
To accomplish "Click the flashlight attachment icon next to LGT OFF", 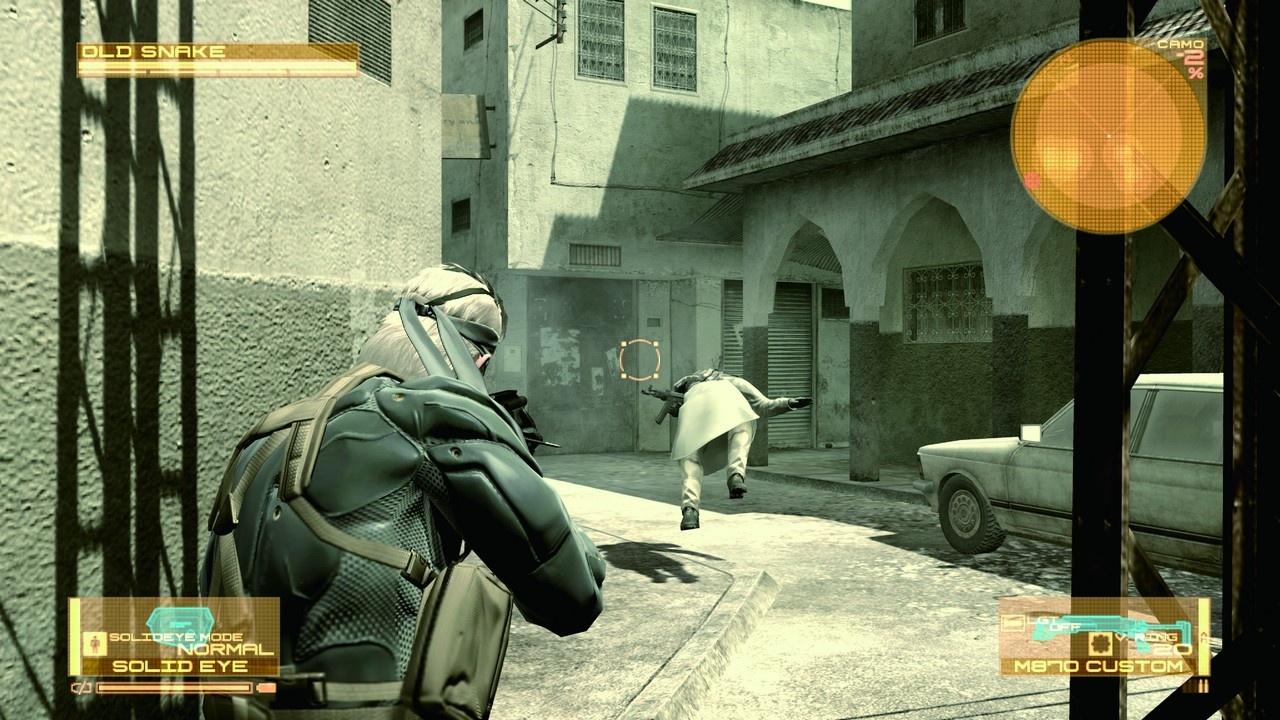I will [x=1012, y=622].
